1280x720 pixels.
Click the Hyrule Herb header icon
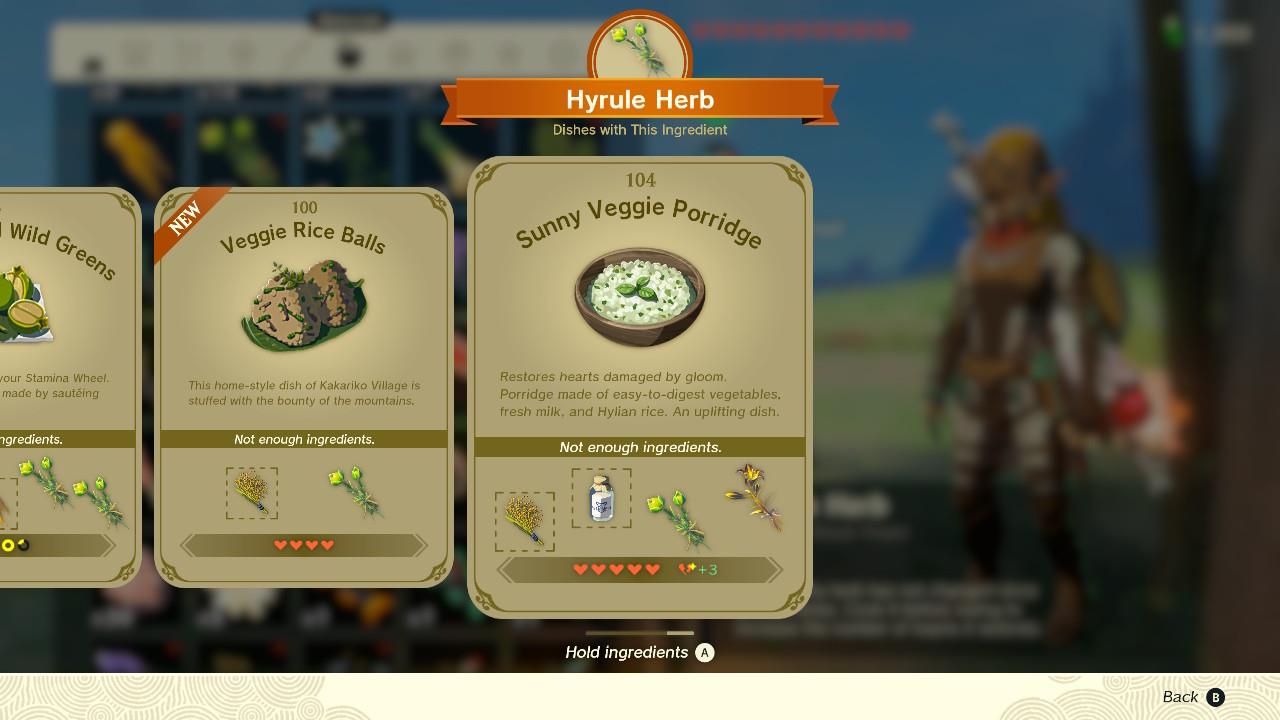coord(639,48)
